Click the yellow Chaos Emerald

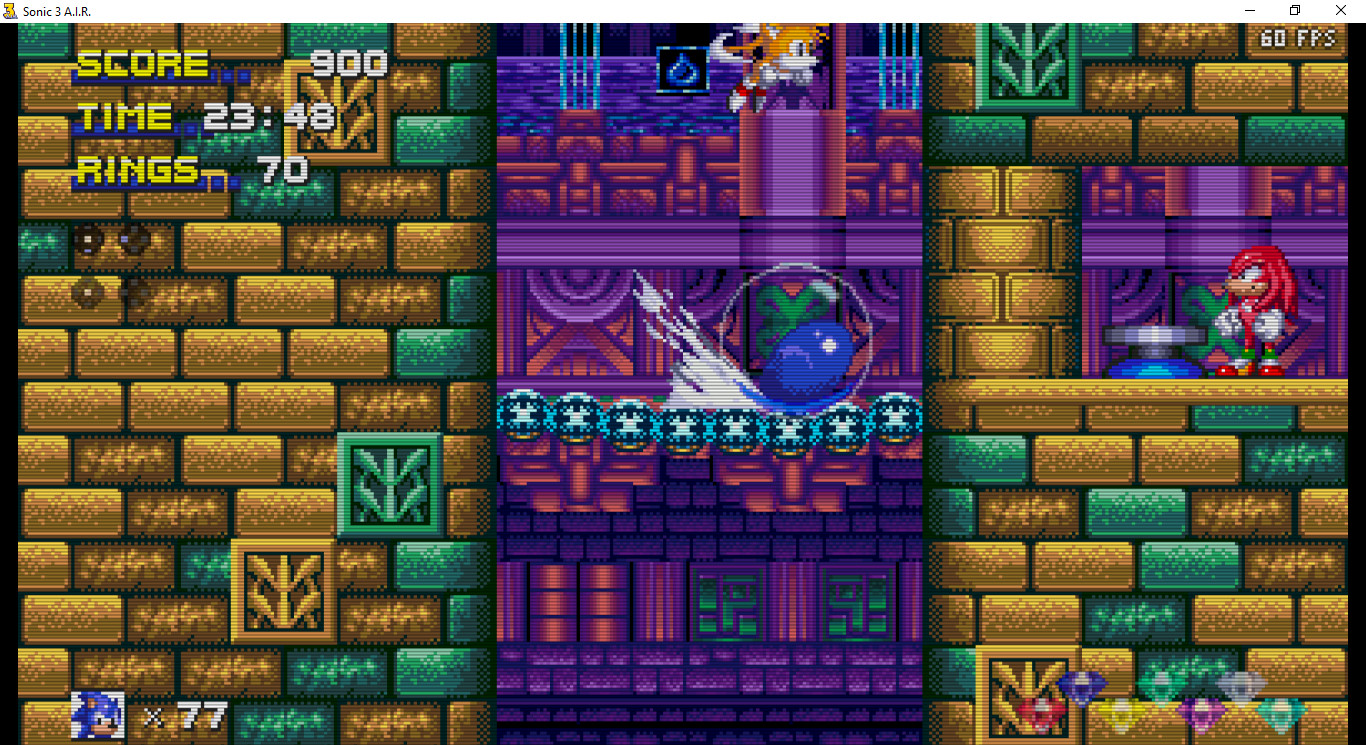coord(1121,712)
